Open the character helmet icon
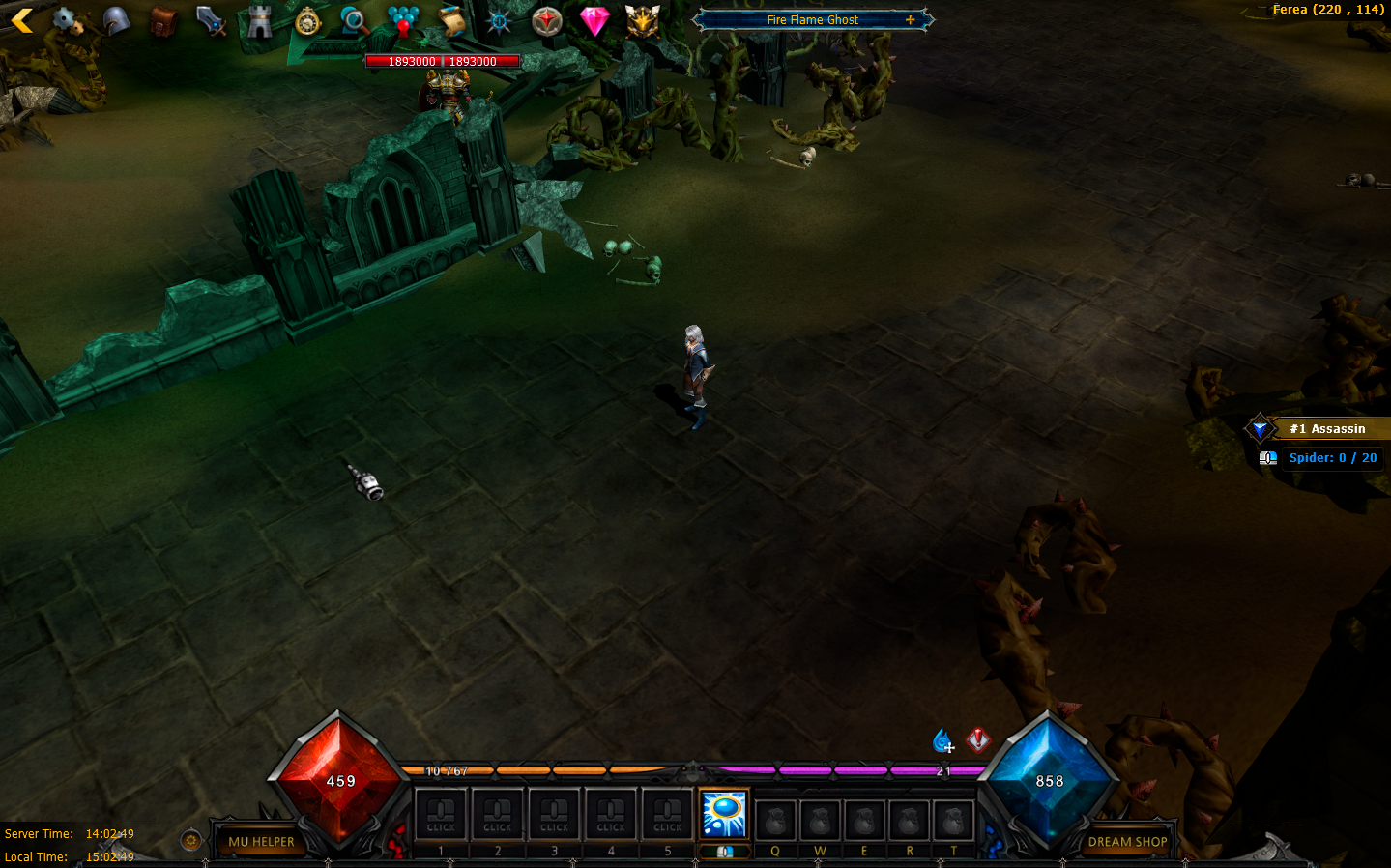This screenshot has width=1391, height=868. [x=116, y=20]
